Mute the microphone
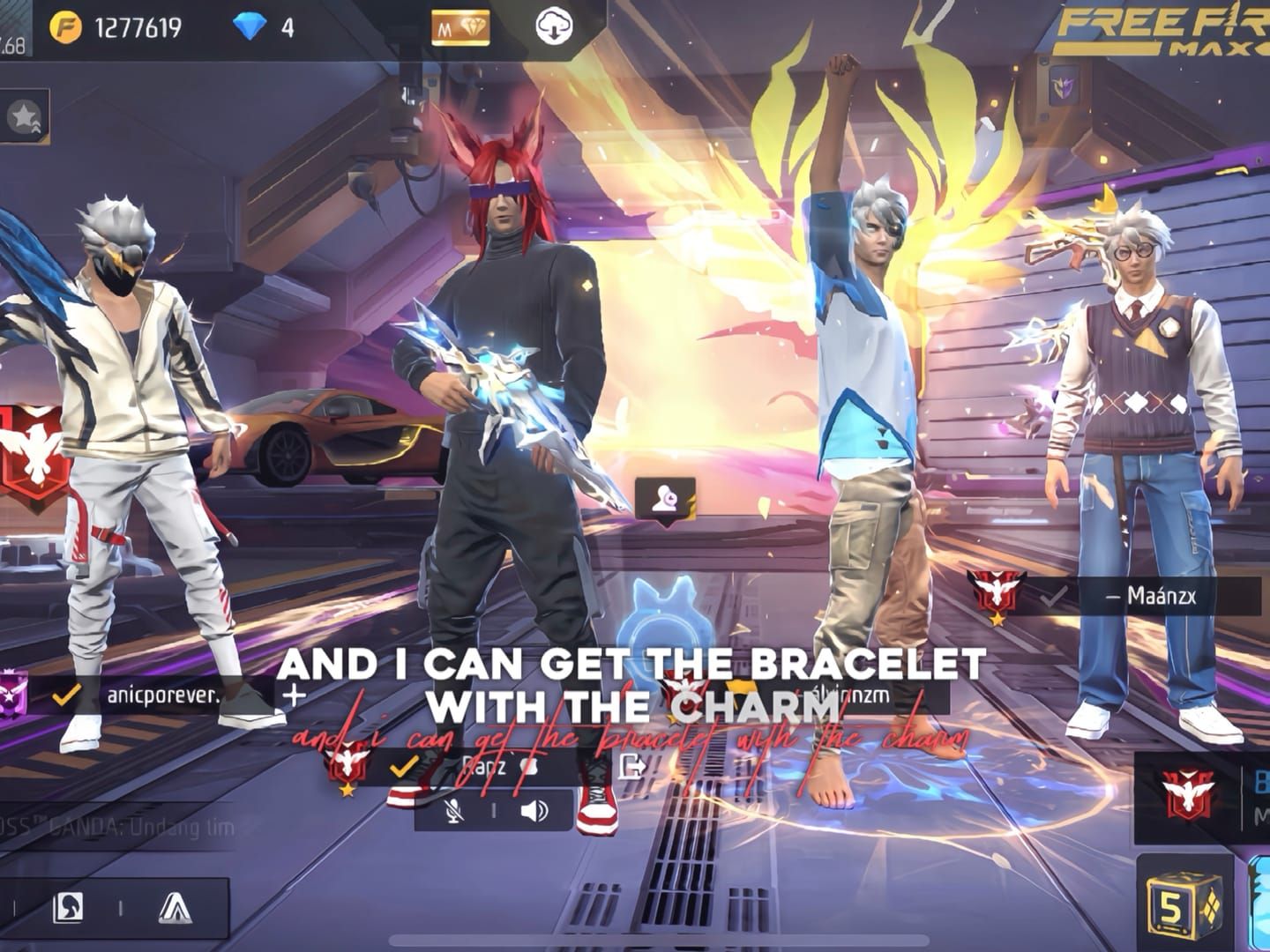This screenshot has width=1270, height=952. pos(452,809)
